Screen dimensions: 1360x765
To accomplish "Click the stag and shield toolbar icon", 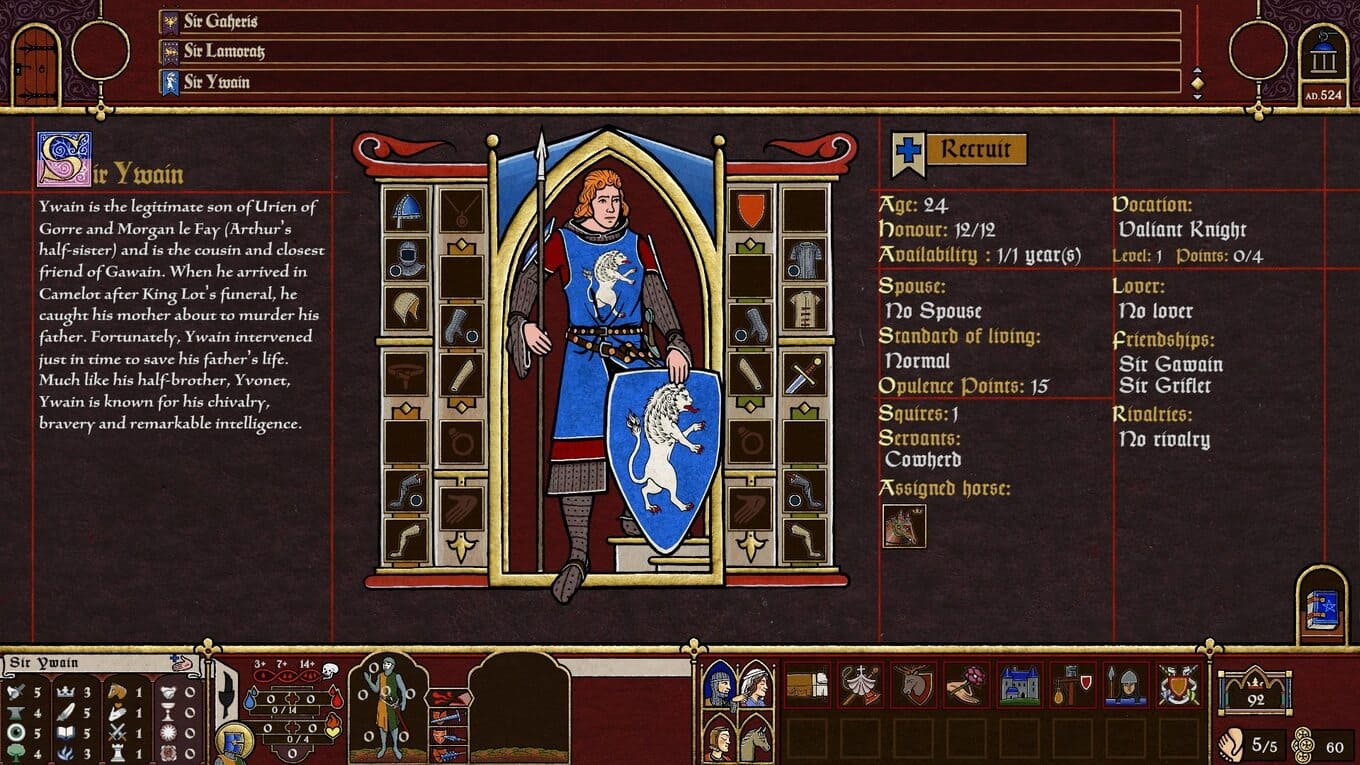I will click(x=912, y=685).
